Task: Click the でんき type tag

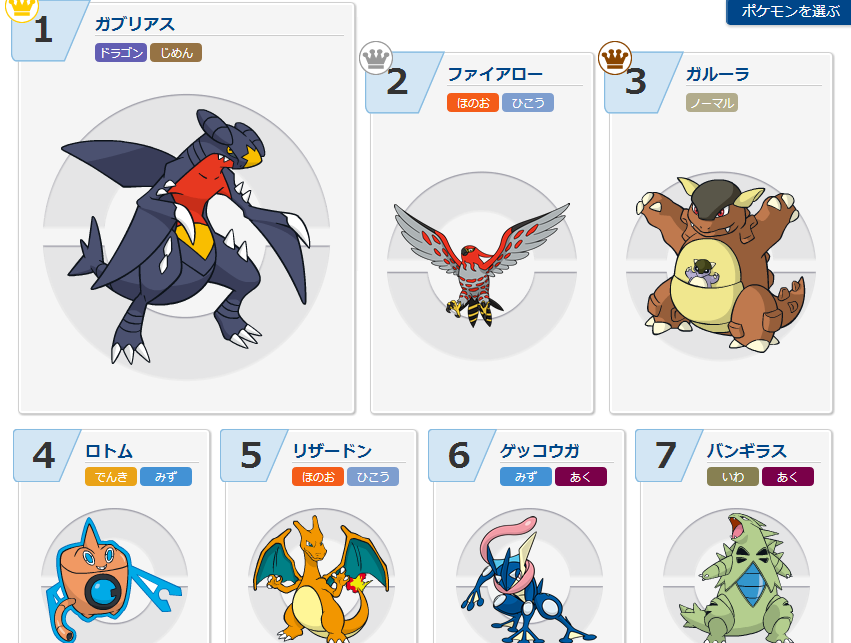Action: [111, 477]
